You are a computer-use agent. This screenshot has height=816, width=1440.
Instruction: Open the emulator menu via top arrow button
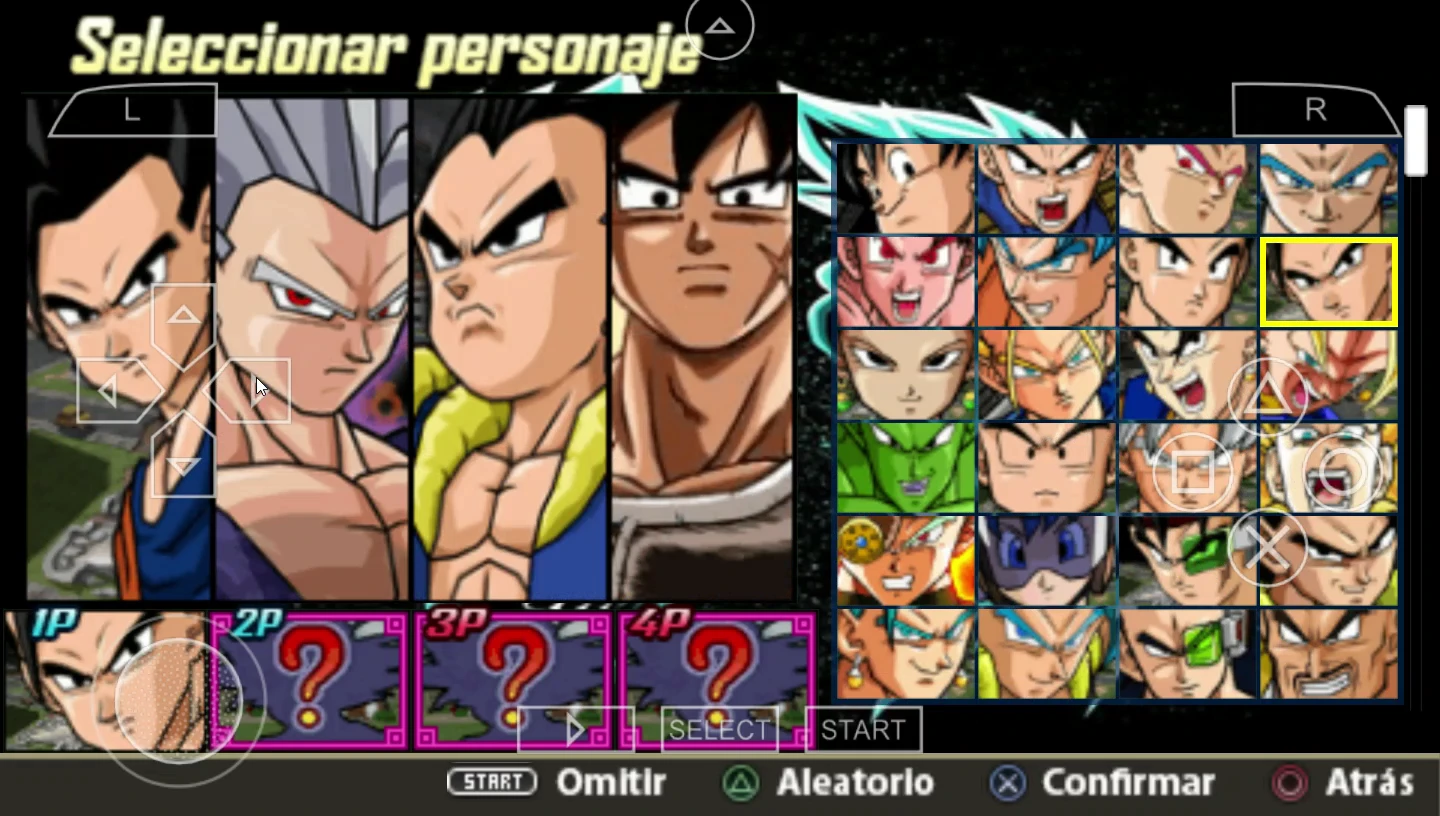(719, 26)
